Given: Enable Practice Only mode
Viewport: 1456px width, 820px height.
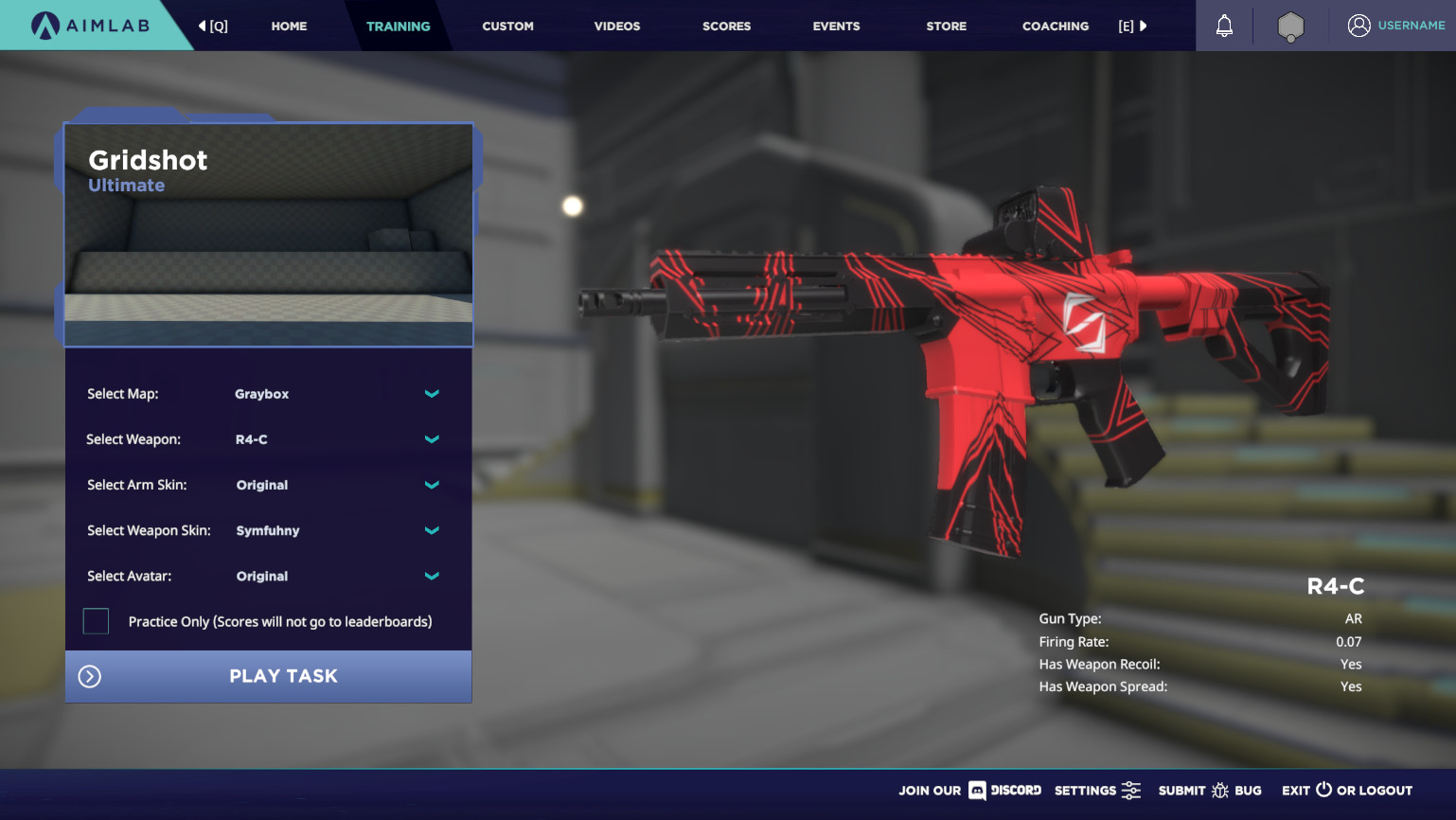Looking at the screenshot, I should (x=96, y=620).
